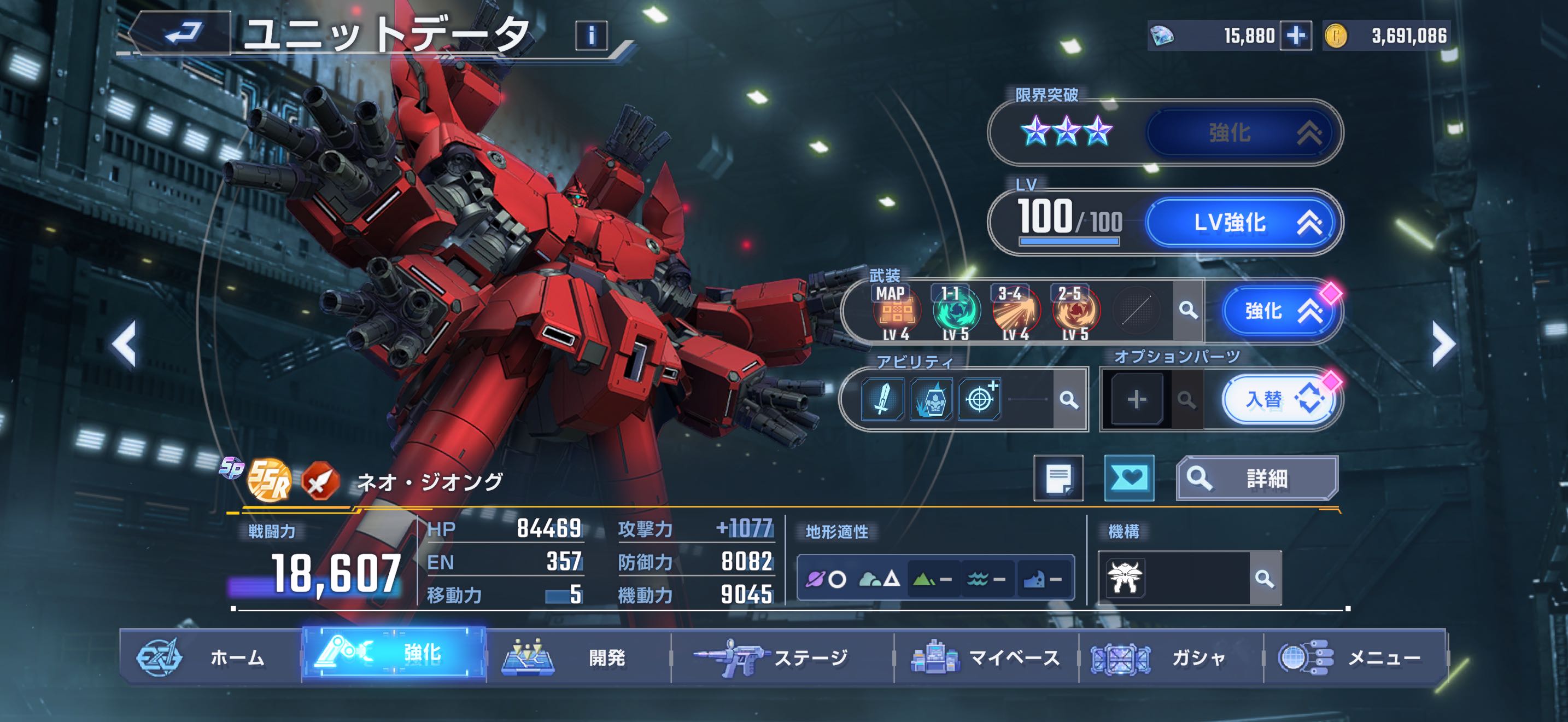Inspect weapons with the magnifier button
The height and width of the screenshot is (722, 1568).
(1187, 311)
